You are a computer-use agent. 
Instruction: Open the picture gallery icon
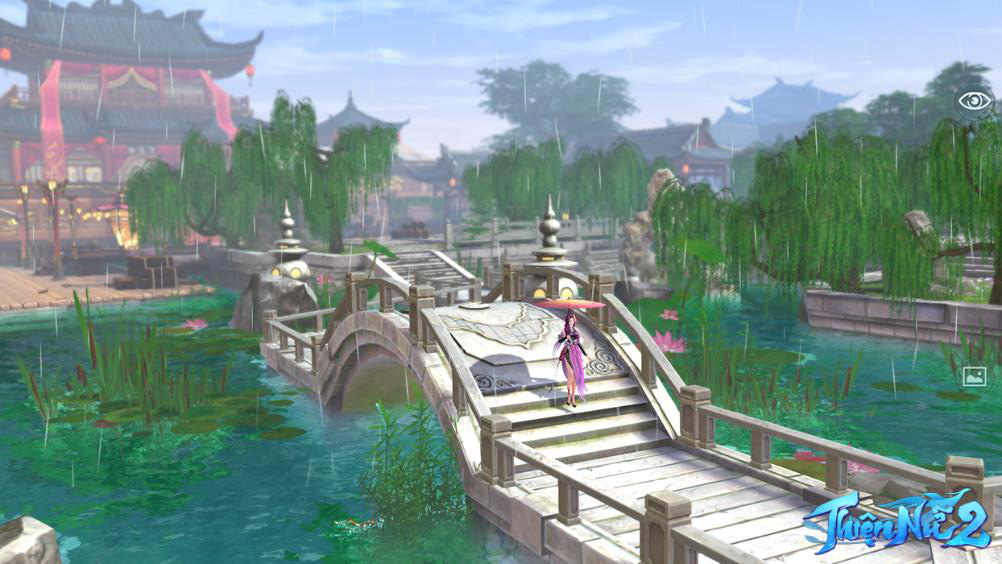(x=973, y=377)
